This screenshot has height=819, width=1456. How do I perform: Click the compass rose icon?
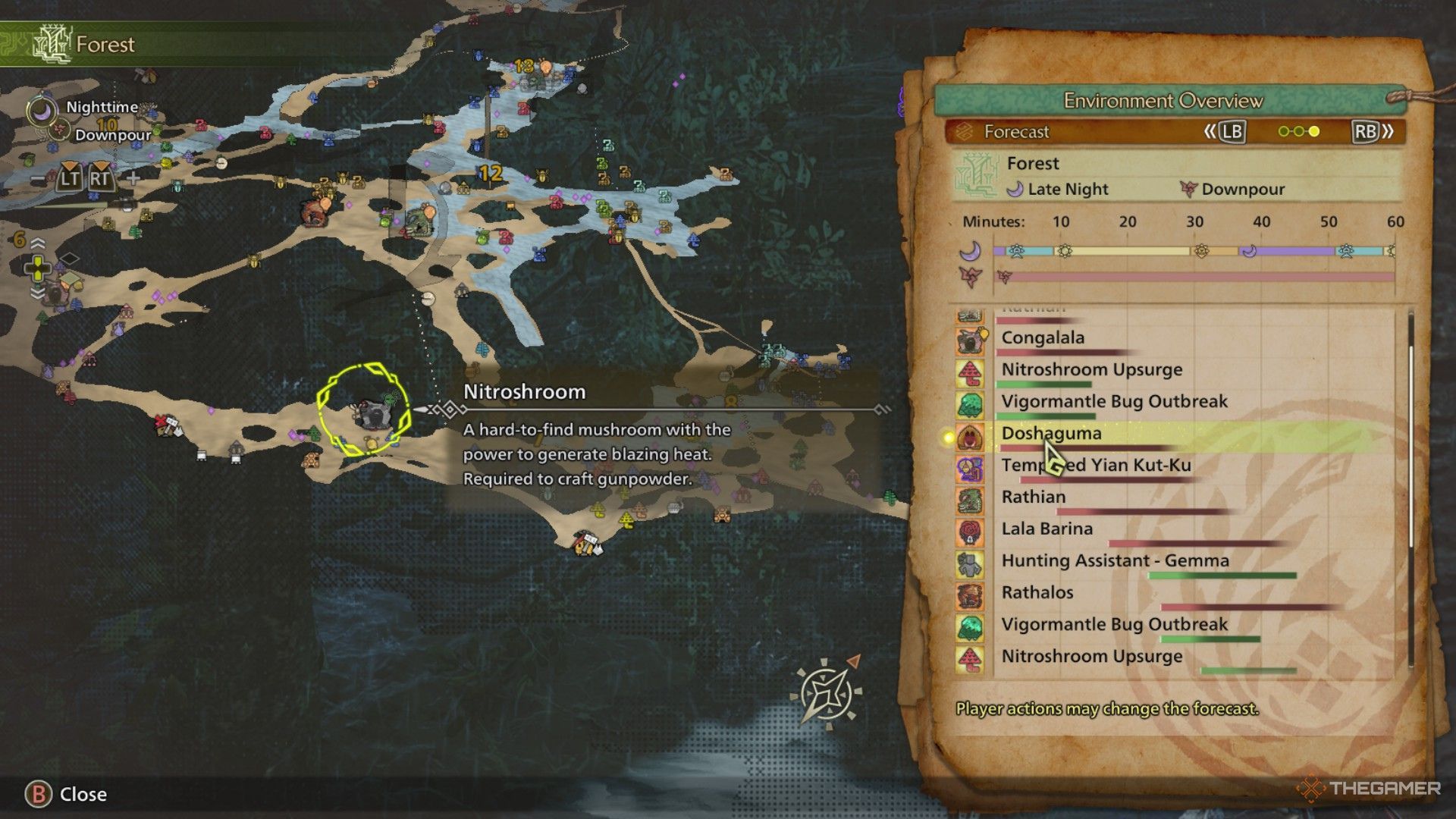click(x=825, y=692)
